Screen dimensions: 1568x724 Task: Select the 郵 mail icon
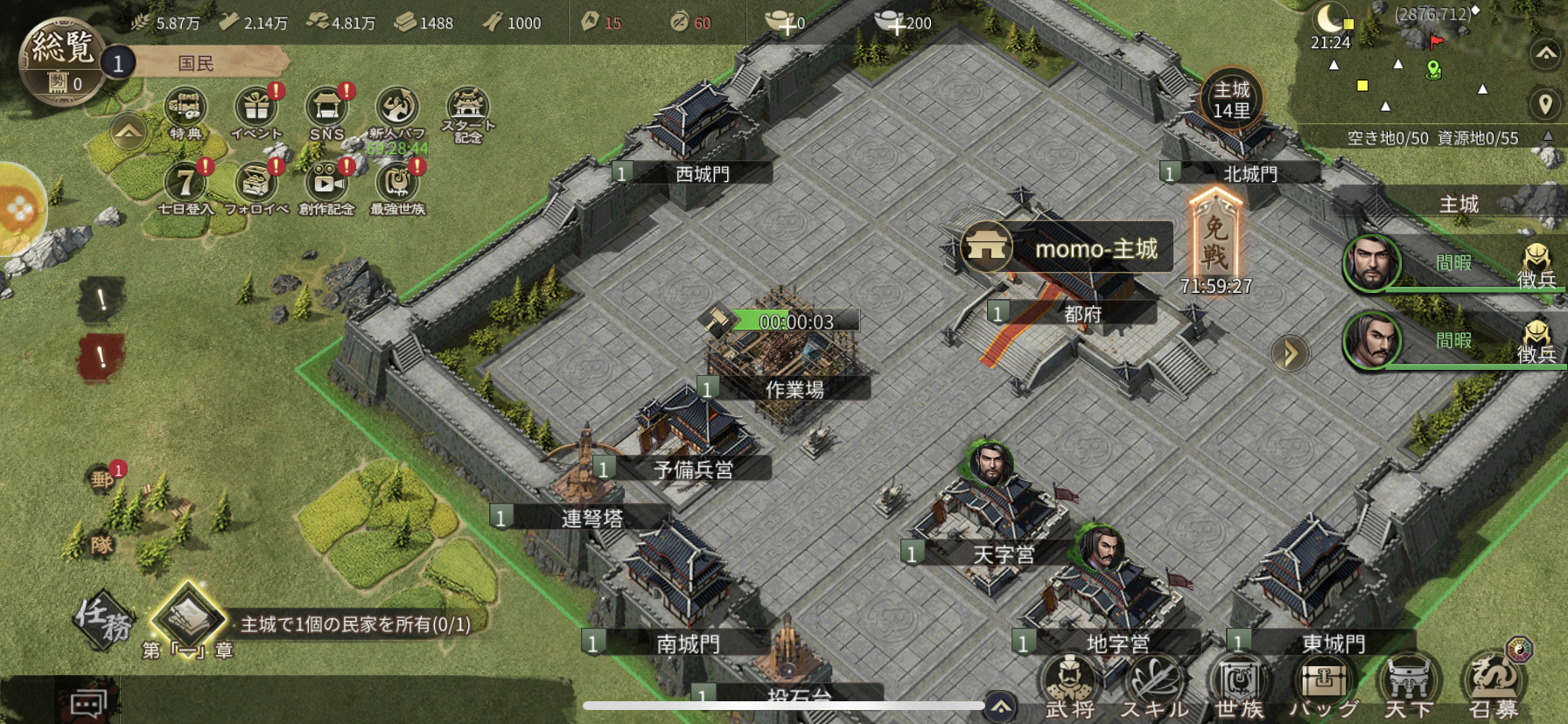pos(103,478)
